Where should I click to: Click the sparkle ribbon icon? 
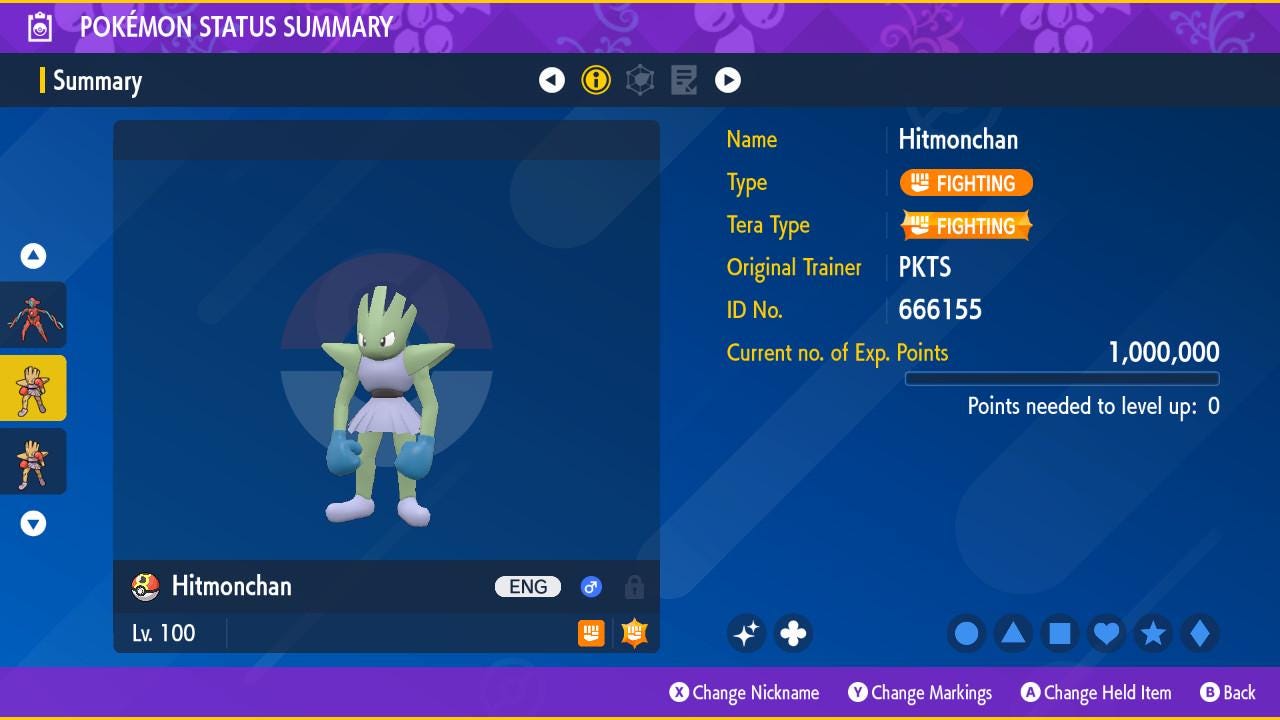point(746,633)
